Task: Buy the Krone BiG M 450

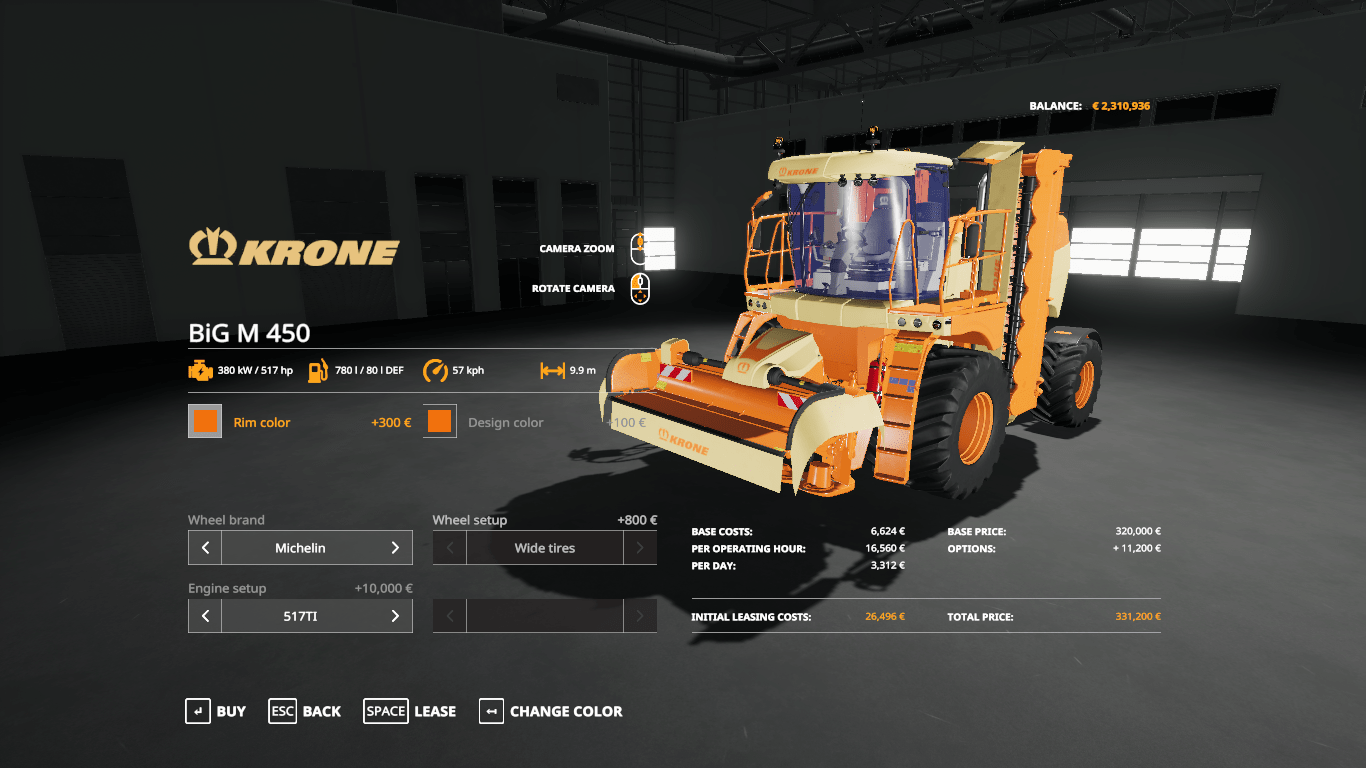Action: pyautogui.click(x=215, y=711)
